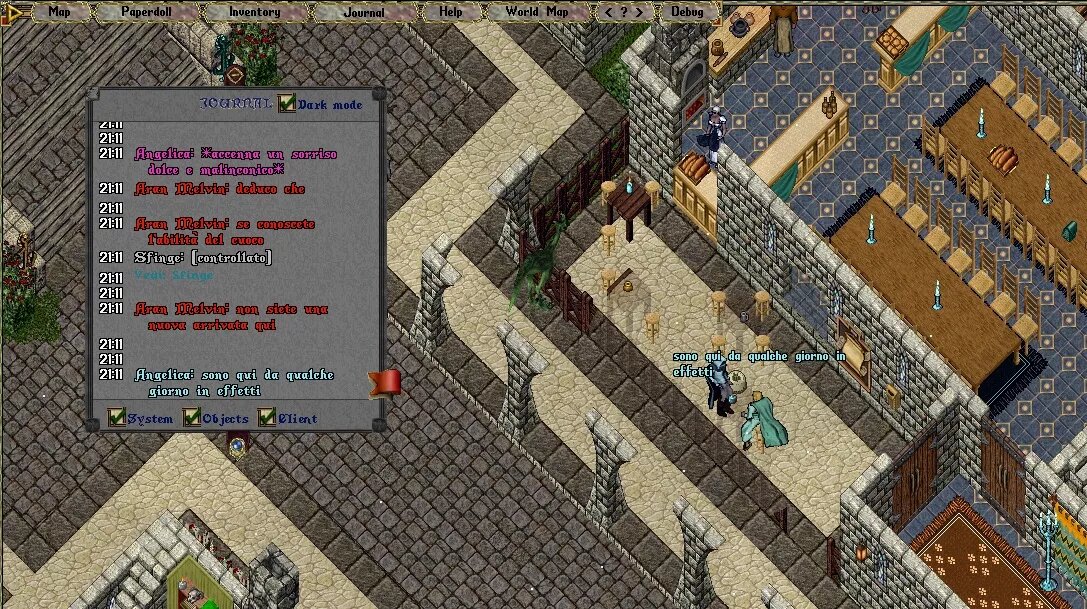Toggle the Objects messages filter
The image size is (1087, 609).
point(192,417)
